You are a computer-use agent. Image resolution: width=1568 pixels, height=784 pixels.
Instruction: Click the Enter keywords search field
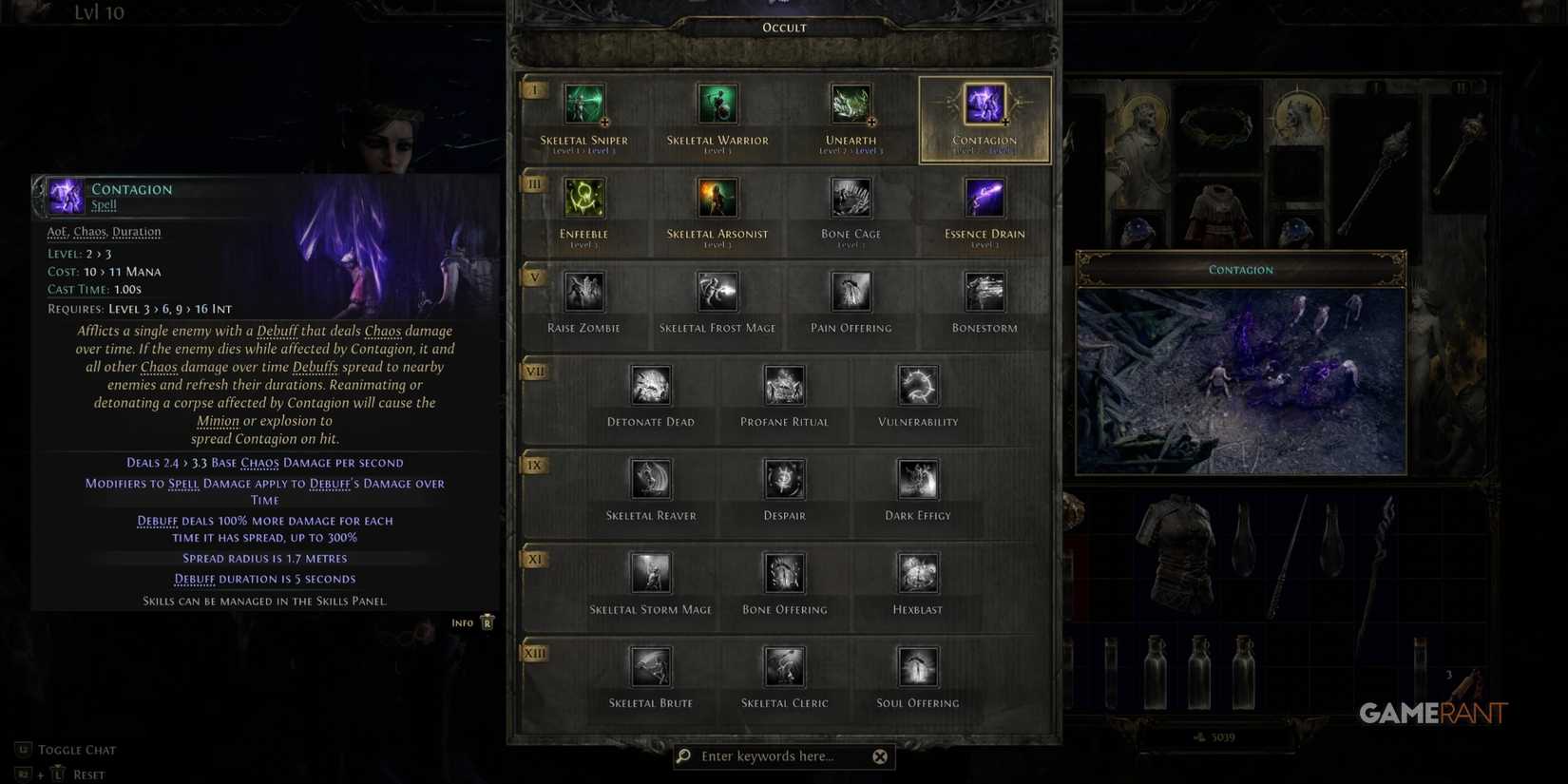click(770, 756)
